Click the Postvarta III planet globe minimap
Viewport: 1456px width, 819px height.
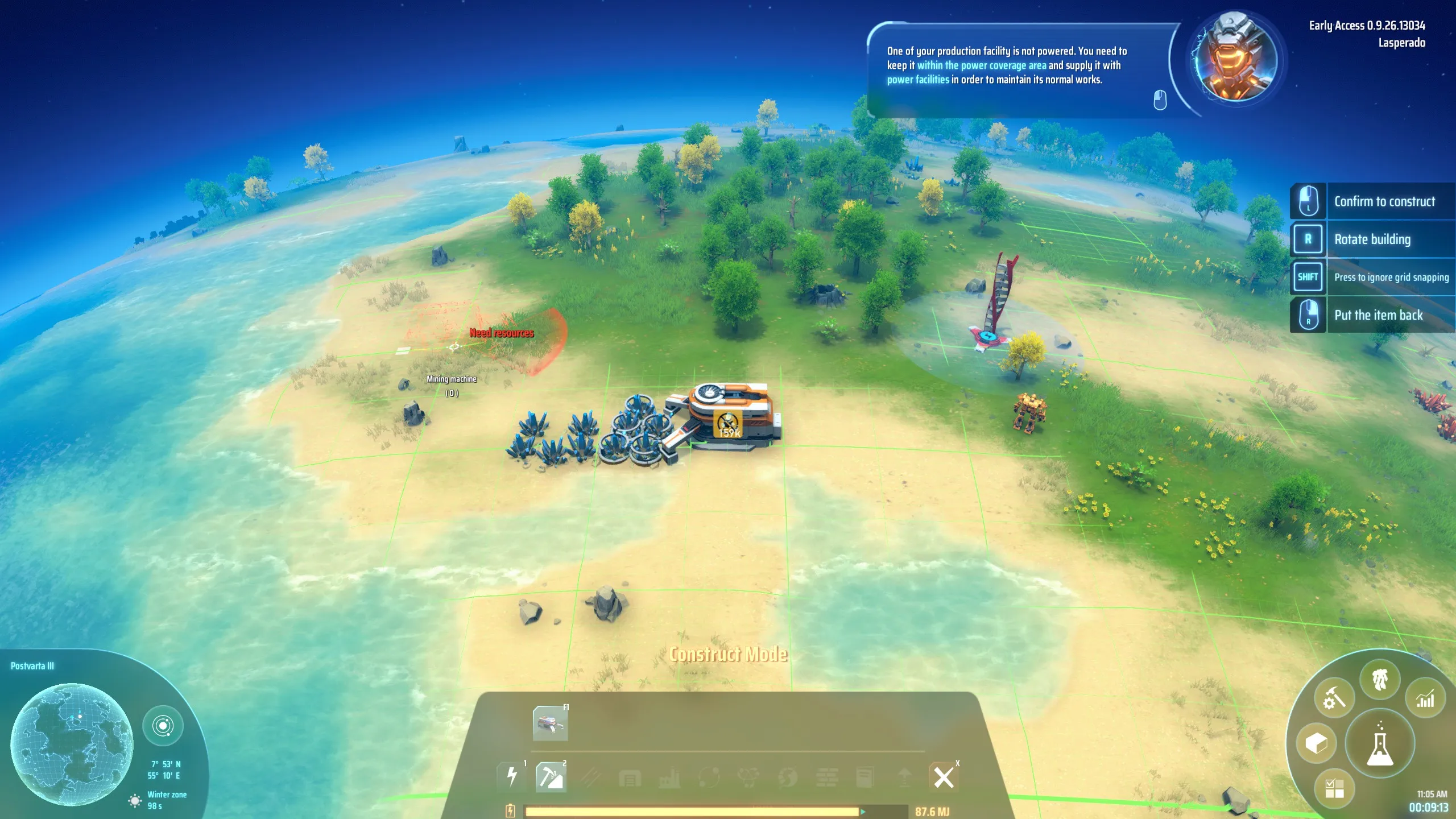[x=72, y=744]
